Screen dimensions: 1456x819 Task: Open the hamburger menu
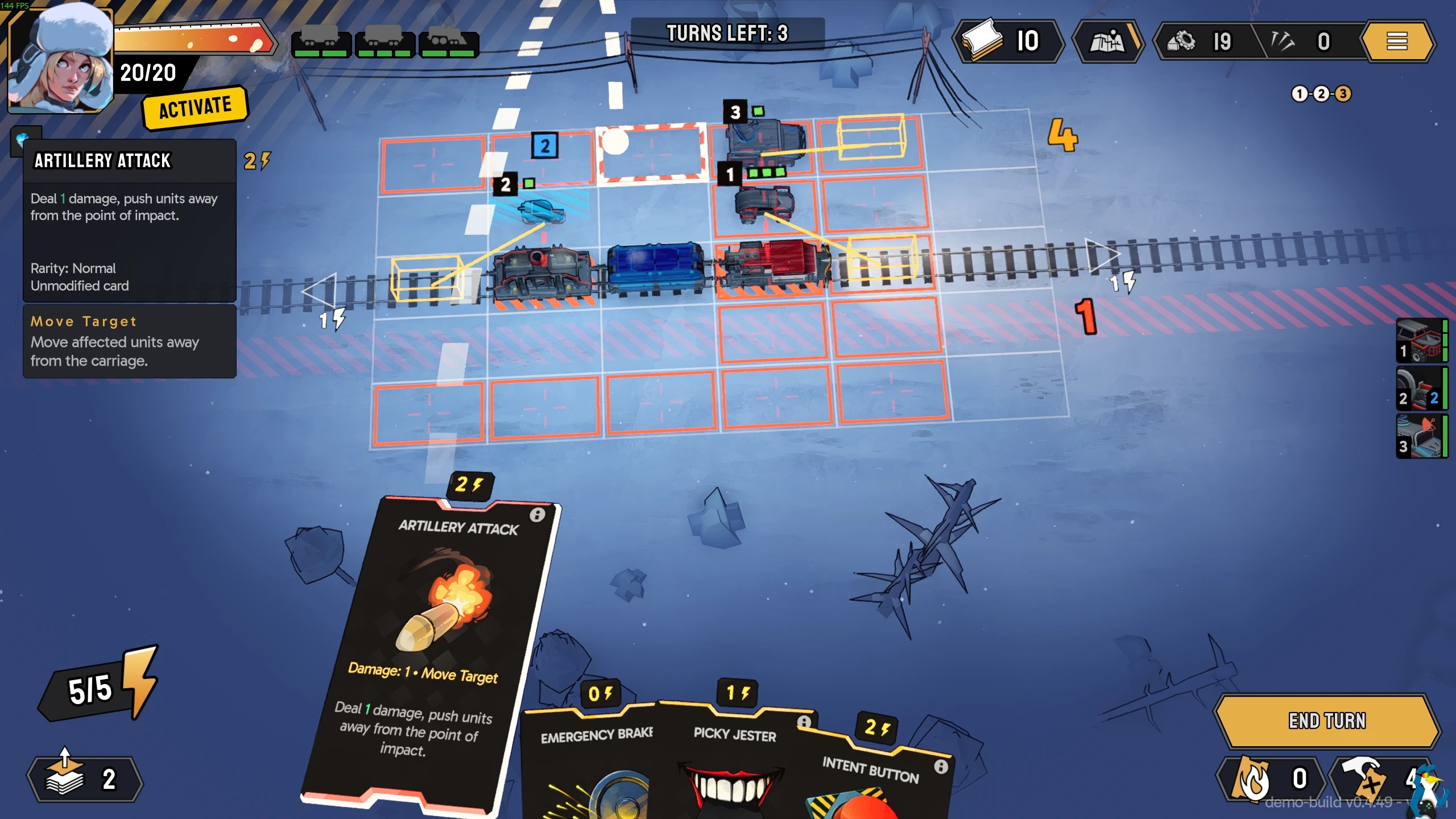click(1396, 41)
